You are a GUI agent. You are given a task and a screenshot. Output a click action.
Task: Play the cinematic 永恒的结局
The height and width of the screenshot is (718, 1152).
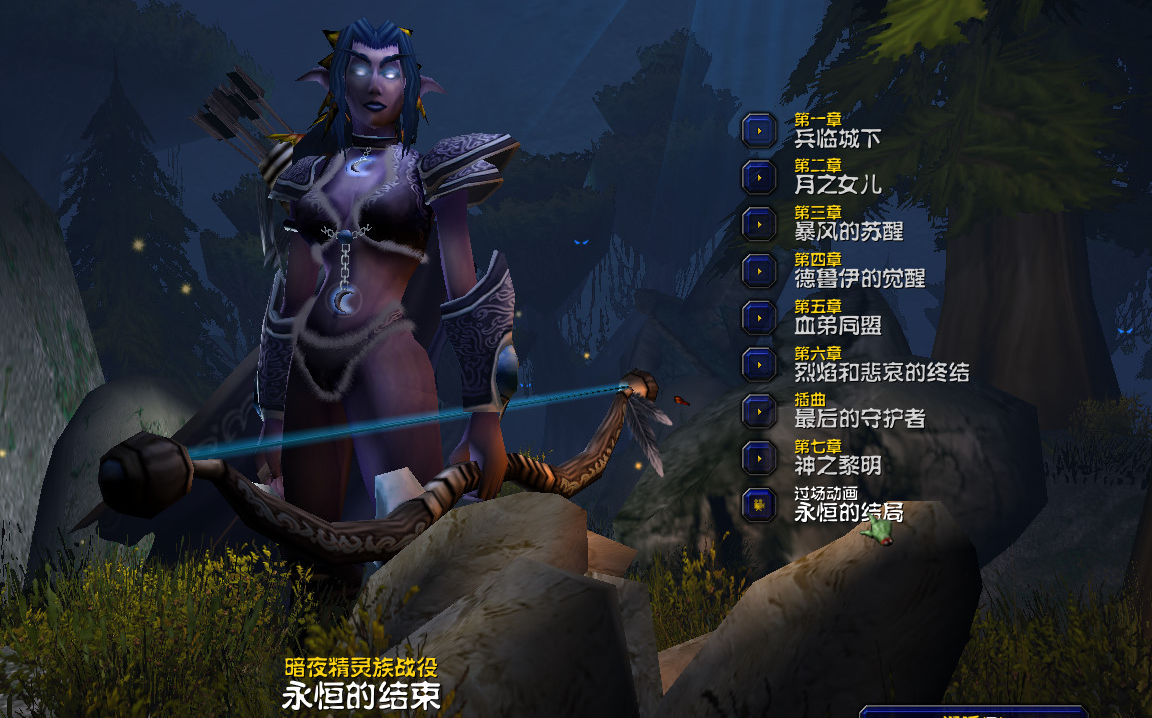pyautogui.click(x=759, y=505)
